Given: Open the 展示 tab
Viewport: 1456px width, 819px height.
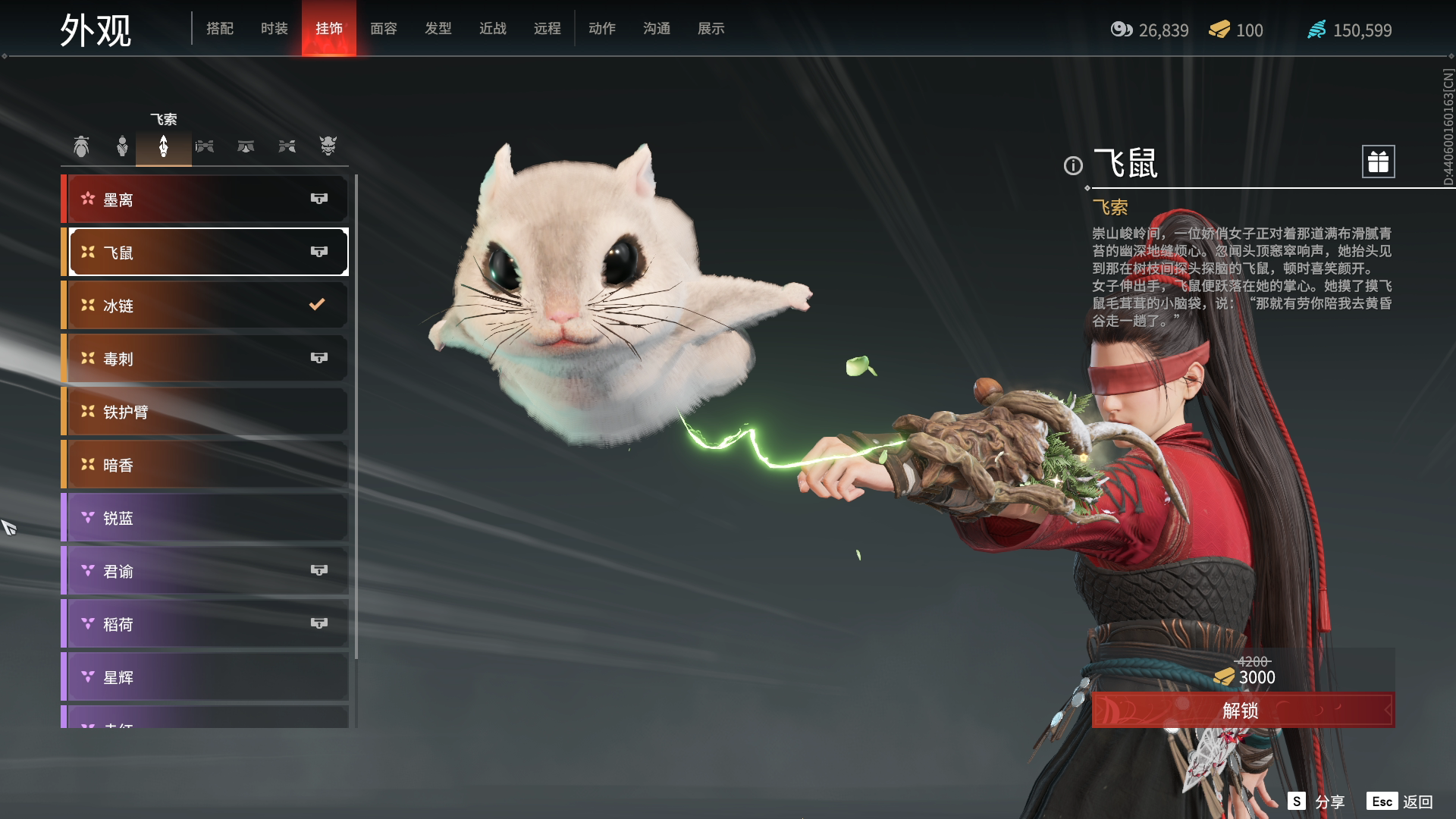Looking at the screenshot, I should point(711,29).
